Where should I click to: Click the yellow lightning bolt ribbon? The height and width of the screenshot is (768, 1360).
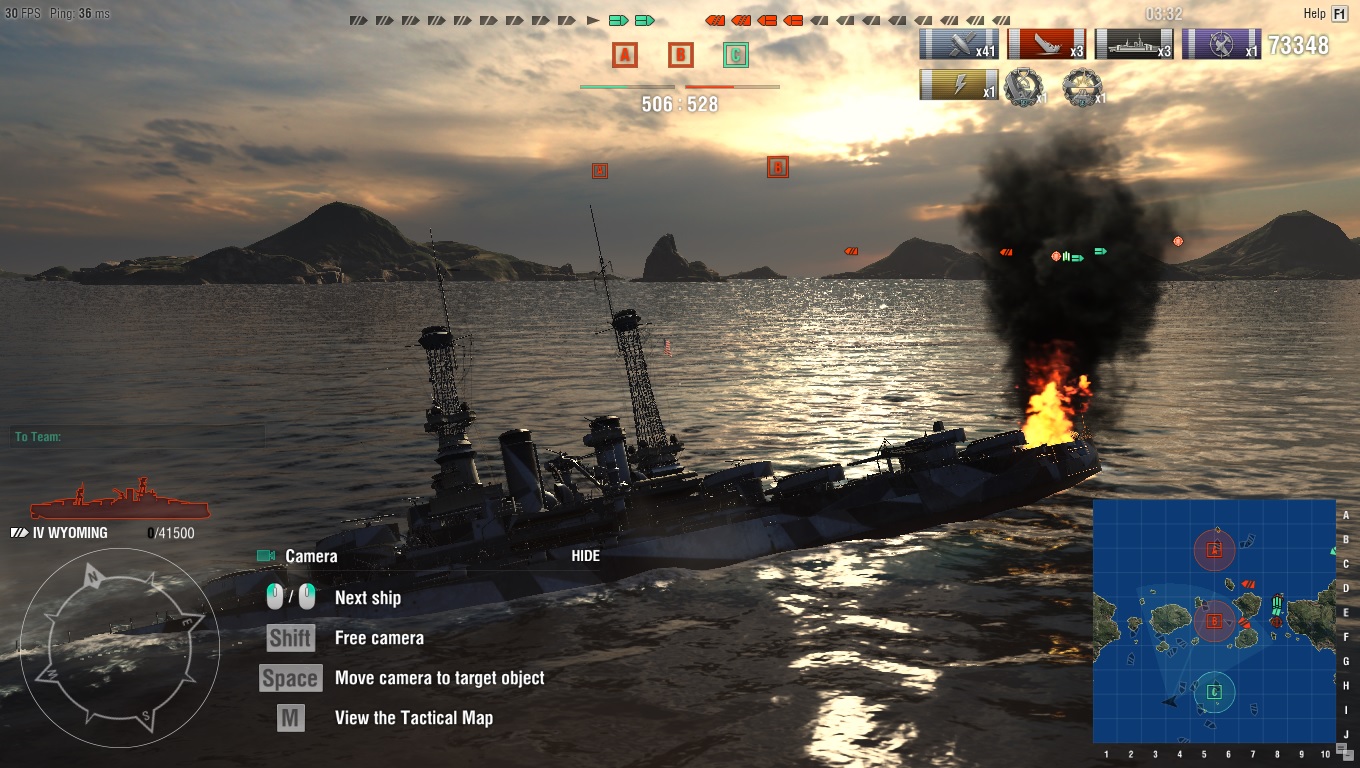pos(958,86)
